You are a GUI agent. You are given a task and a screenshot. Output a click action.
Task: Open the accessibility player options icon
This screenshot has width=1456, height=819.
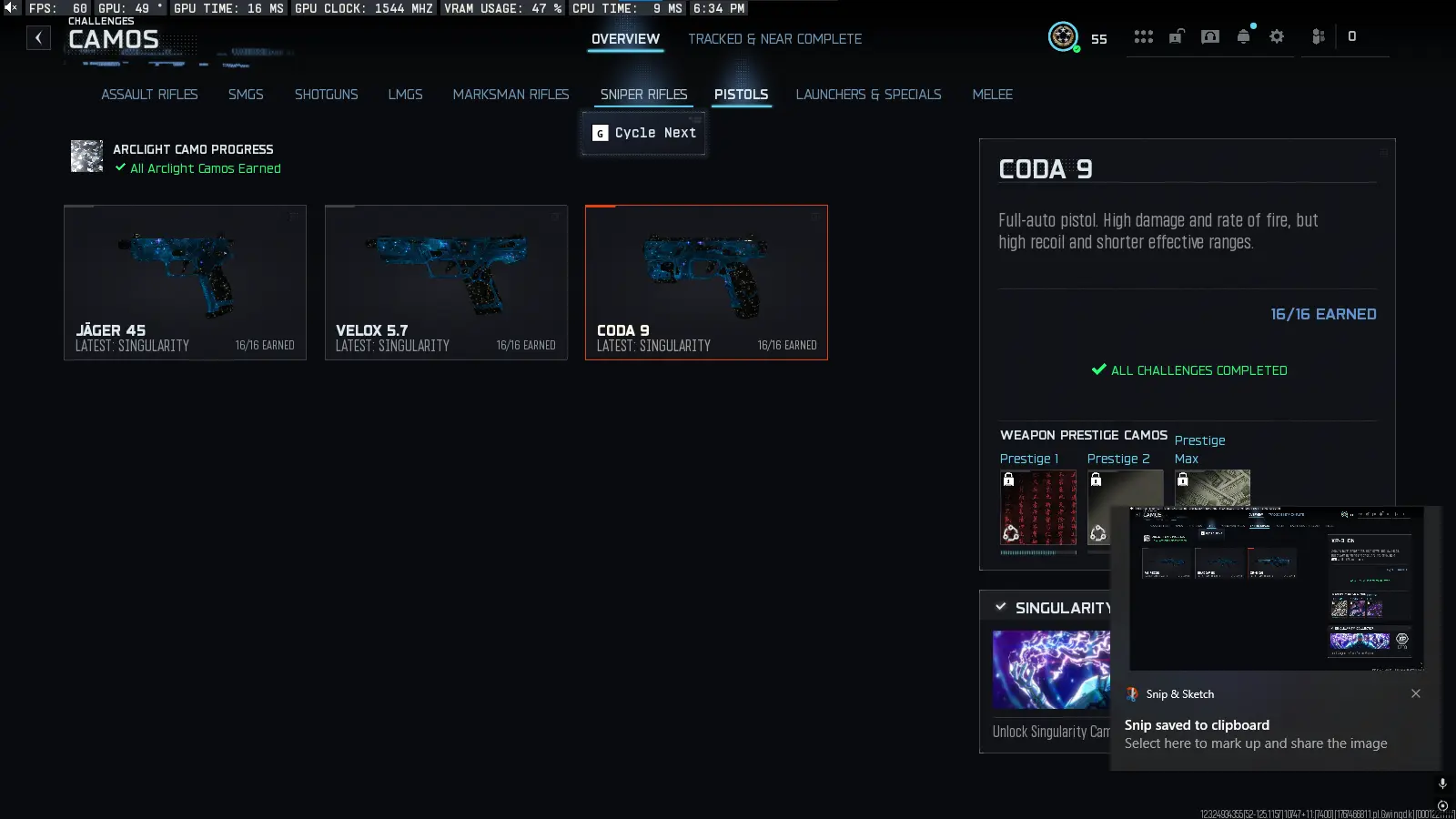tap(1317, 37)
